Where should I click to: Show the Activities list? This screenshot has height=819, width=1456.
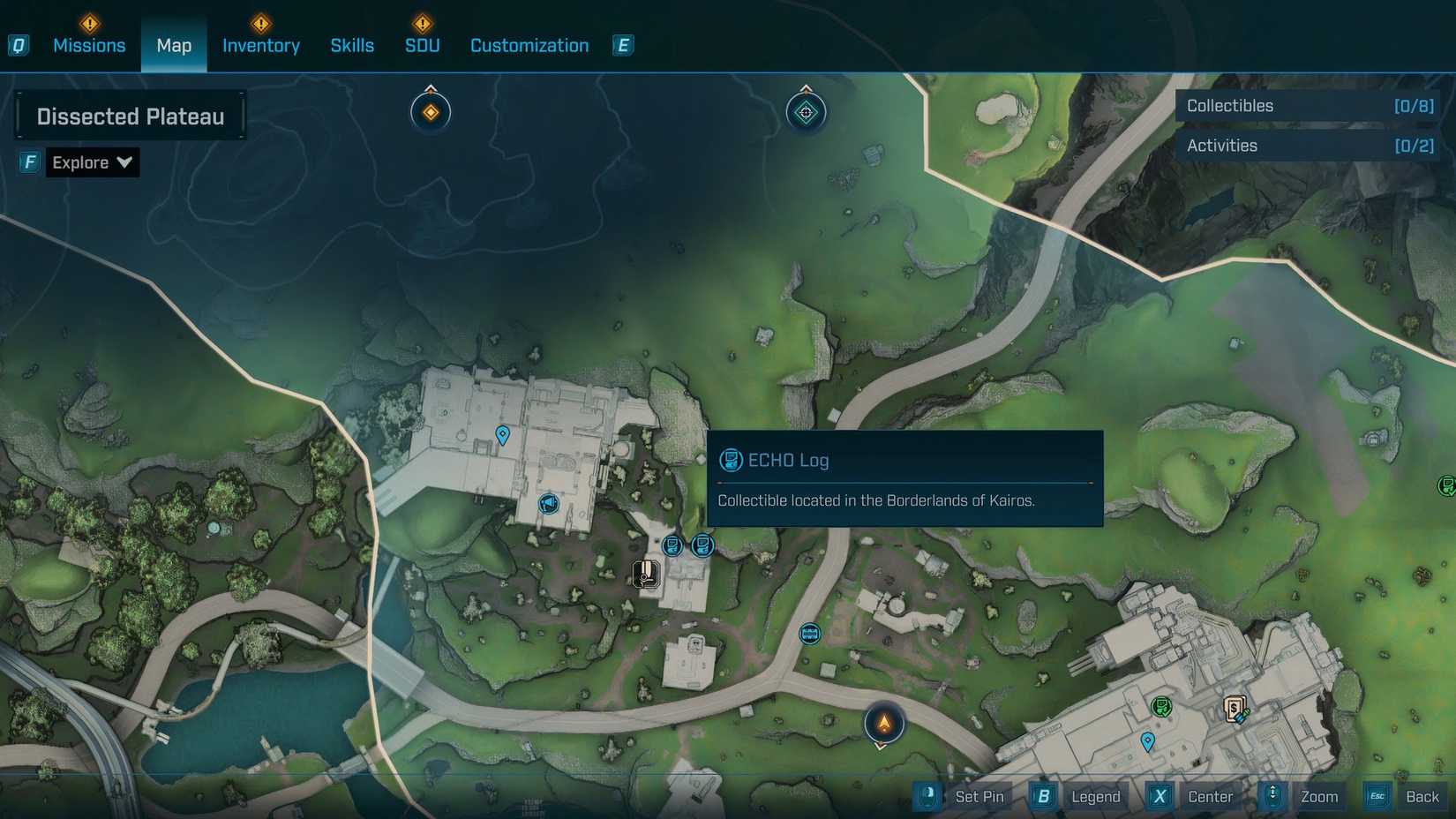[1309, 146]
